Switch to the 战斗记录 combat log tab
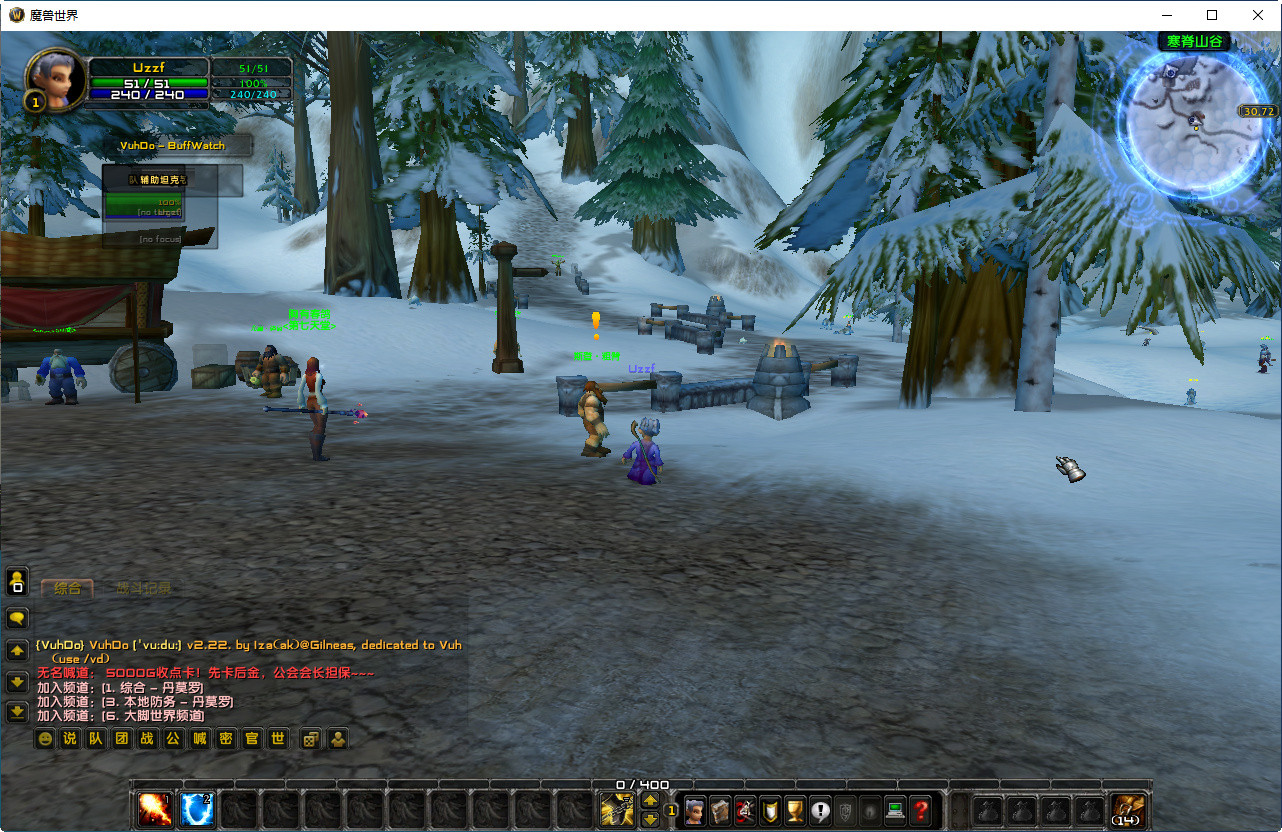 click(x=143, y=588)
